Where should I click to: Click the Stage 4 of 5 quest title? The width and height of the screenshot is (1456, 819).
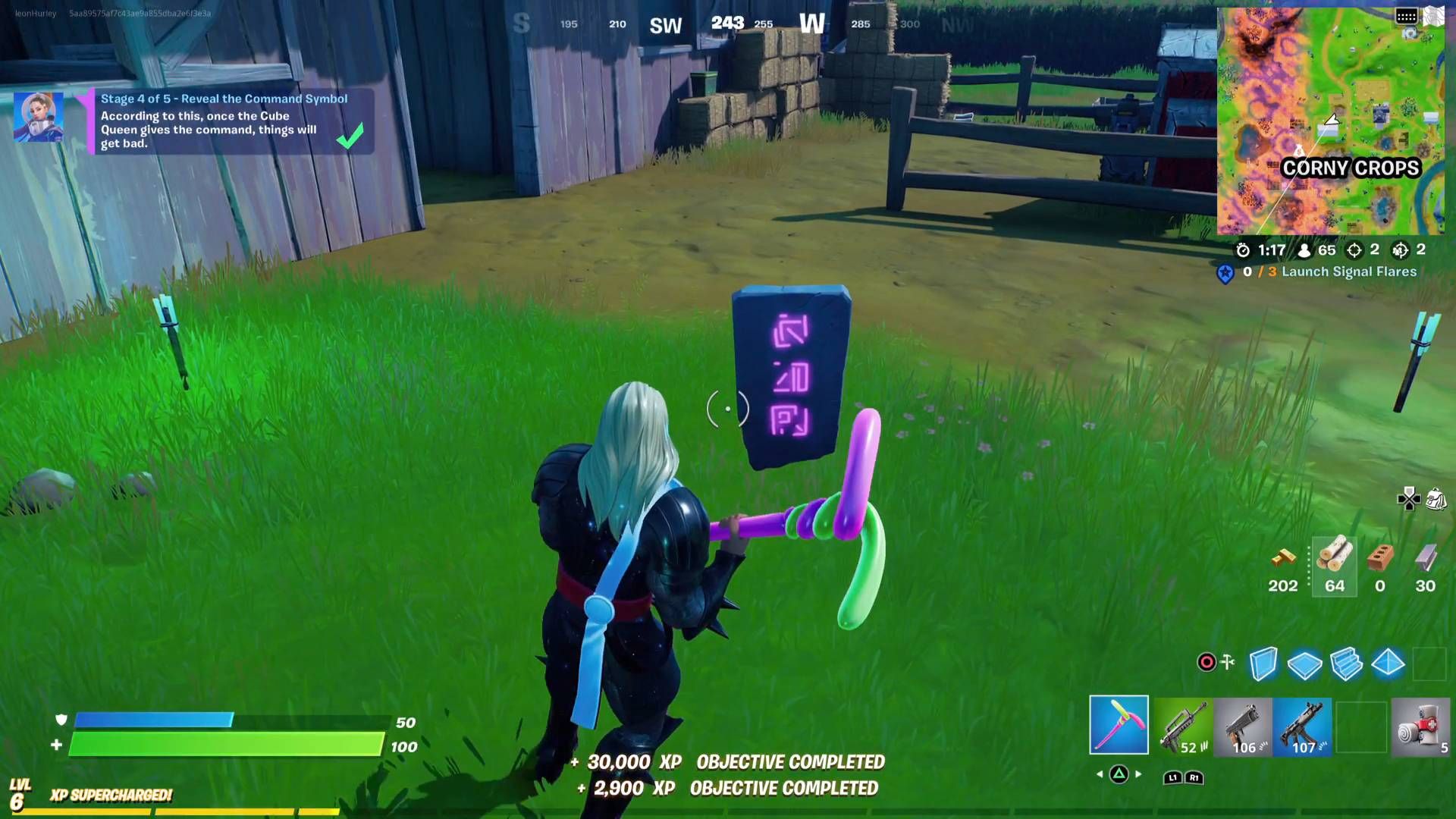[x=223, y=99]
